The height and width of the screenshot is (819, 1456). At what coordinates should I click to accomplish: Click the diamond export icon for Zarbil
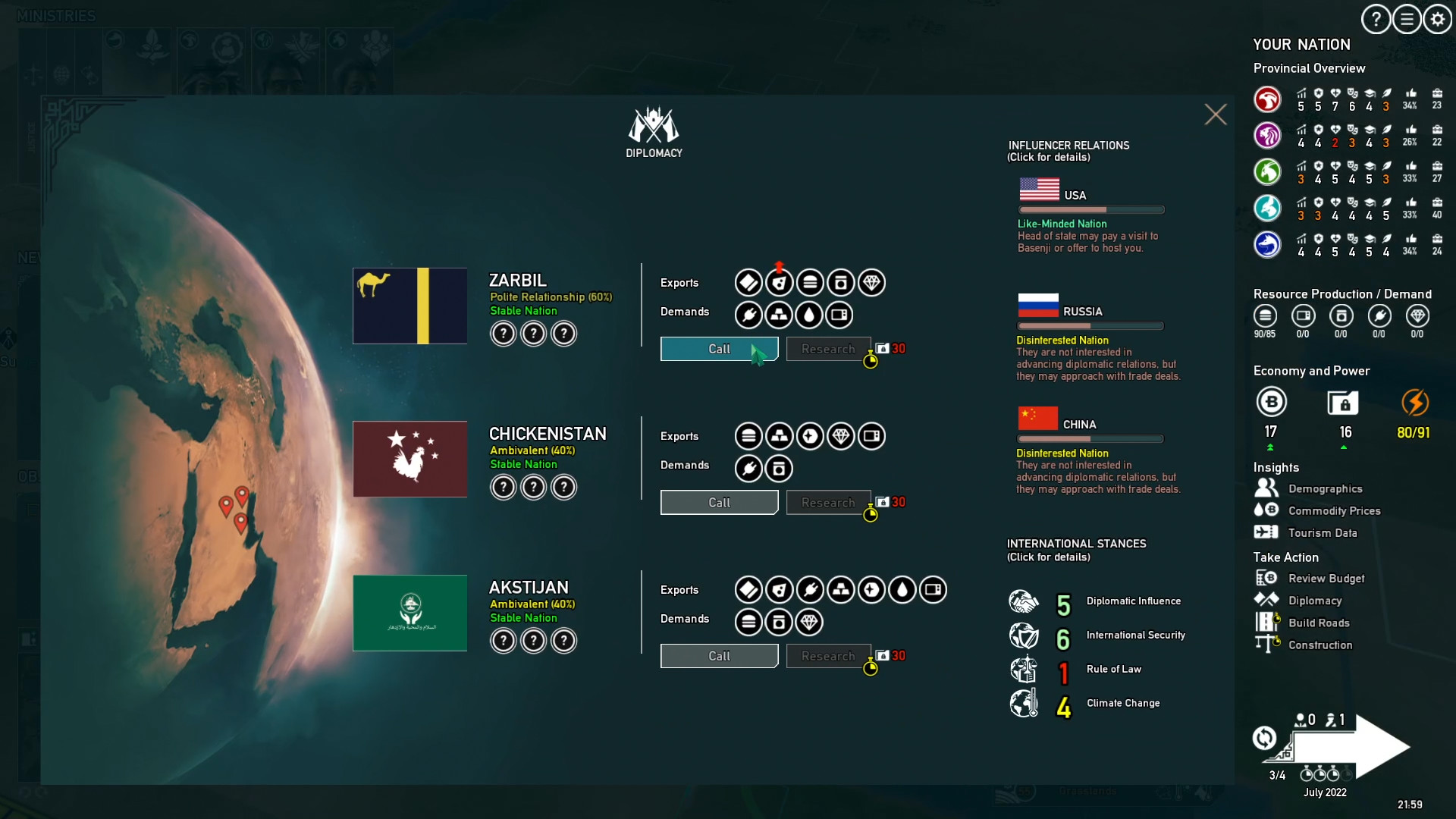click(871, 282)
